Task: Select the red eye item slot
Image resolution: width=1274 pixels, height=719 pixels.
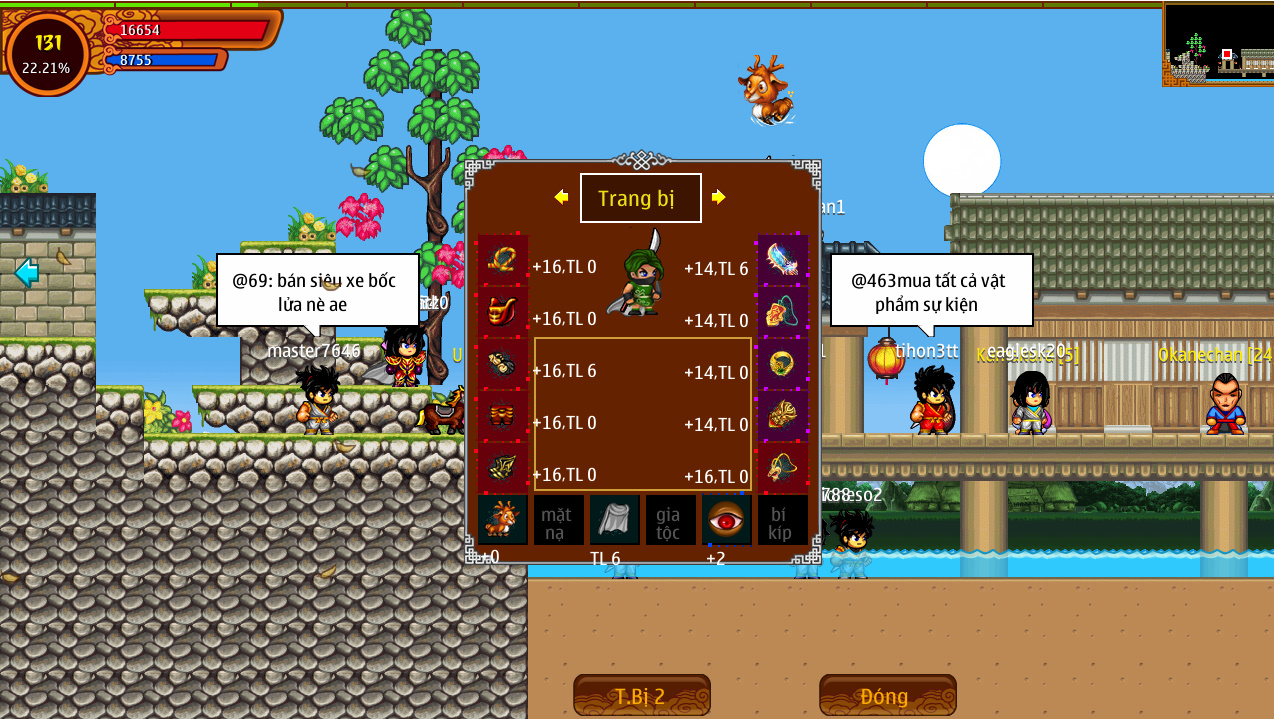Action: pos(726,520)
